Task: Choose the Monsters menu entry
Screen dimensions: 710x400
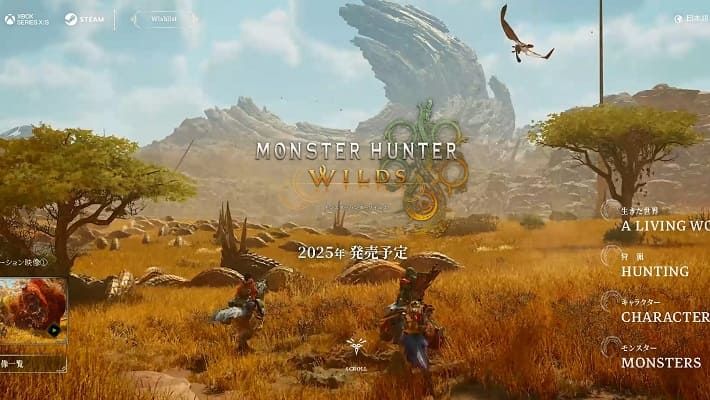Action: [x=660, y=362]
